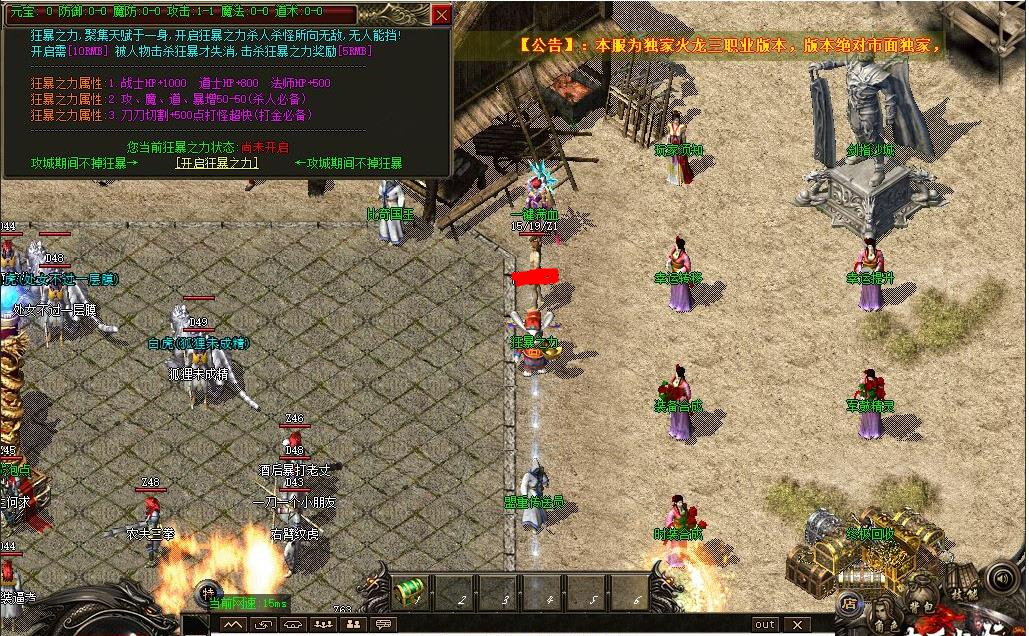Activate the 开启狂暴之力 link

[217, 163]
